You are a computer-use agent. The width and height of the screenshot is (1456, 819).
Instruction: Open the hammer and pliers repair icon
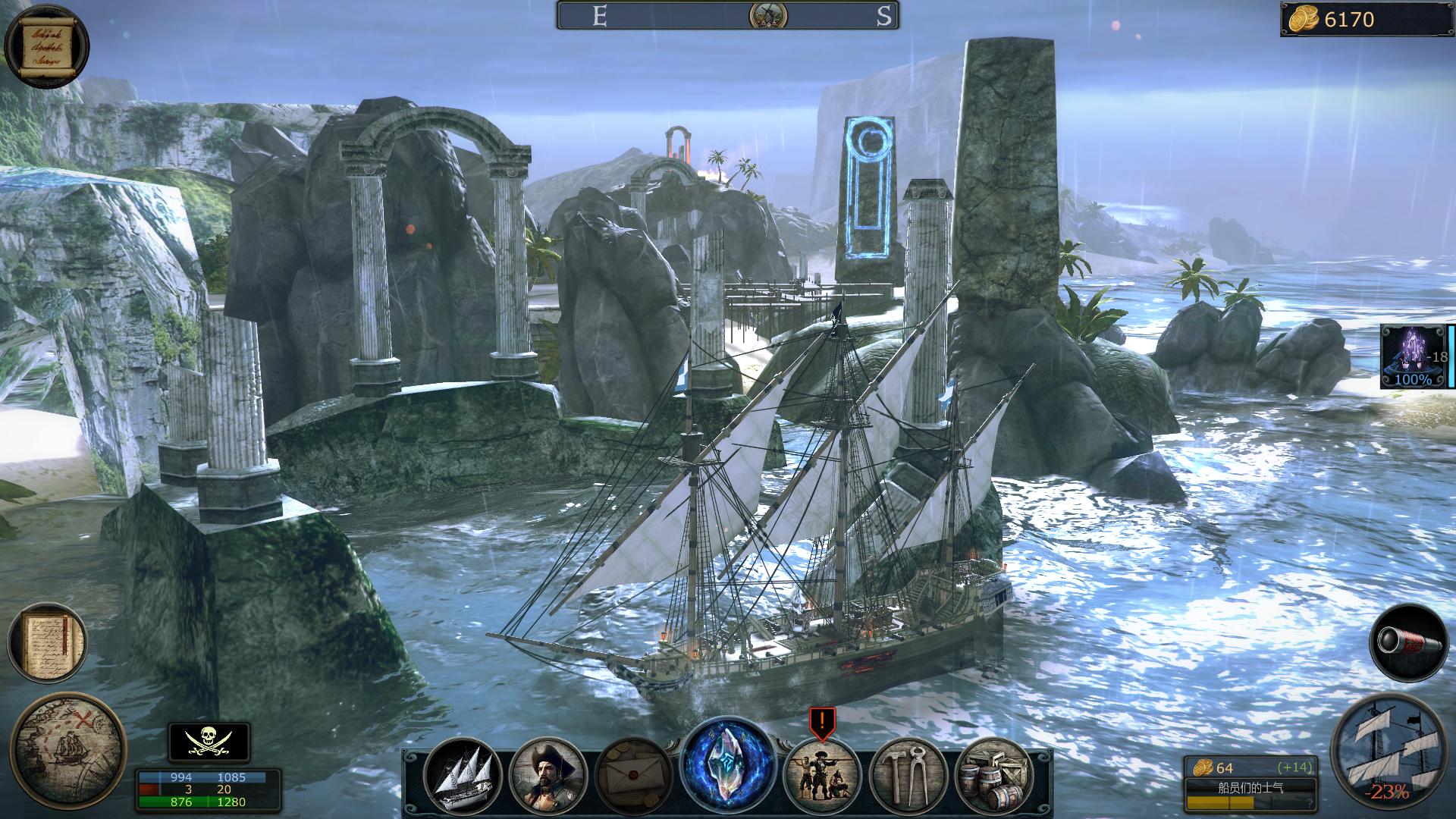908,775
